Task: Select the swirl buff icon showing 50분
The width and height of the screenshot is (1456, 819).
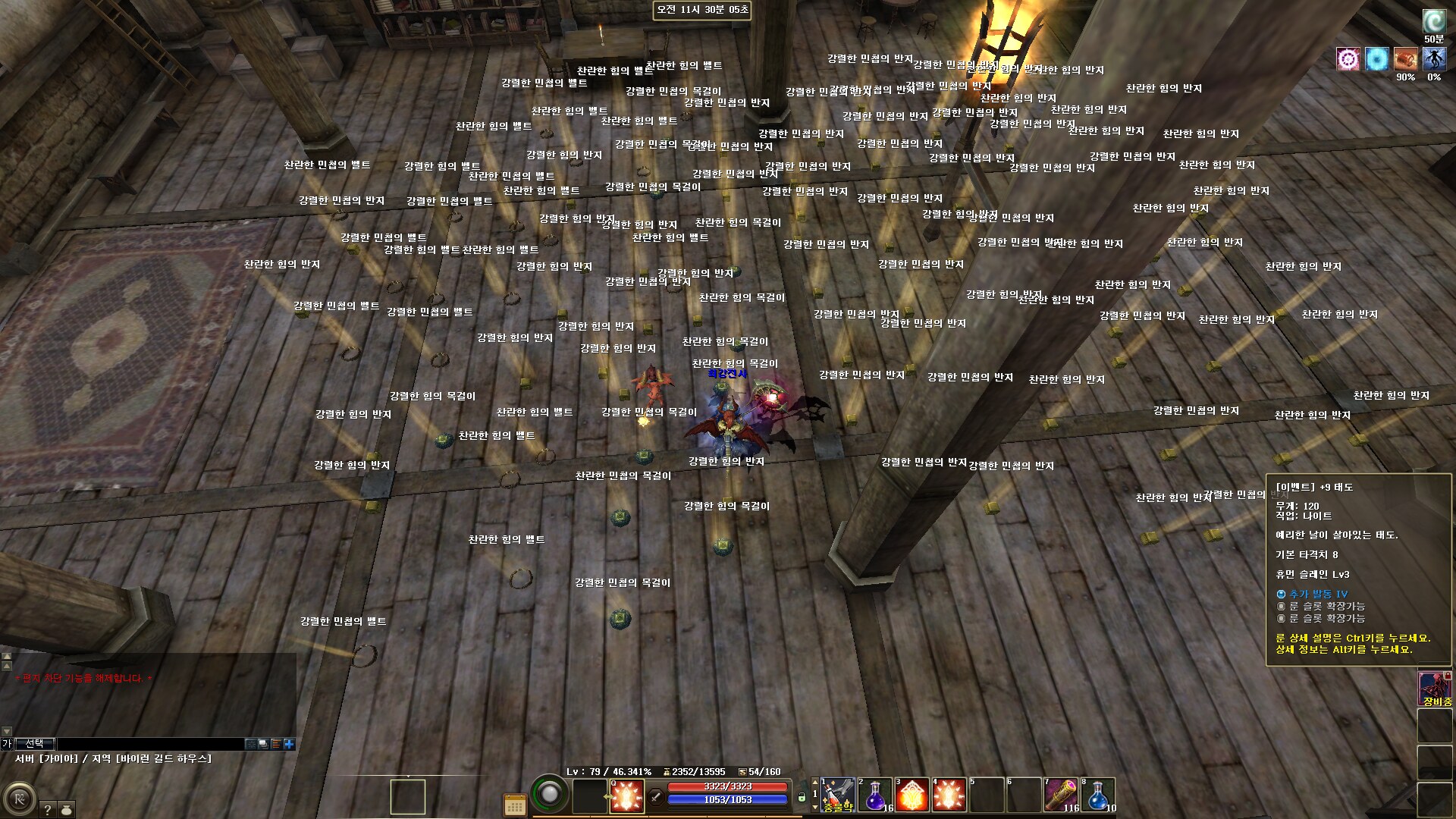Action: [x=1433, y=21]
